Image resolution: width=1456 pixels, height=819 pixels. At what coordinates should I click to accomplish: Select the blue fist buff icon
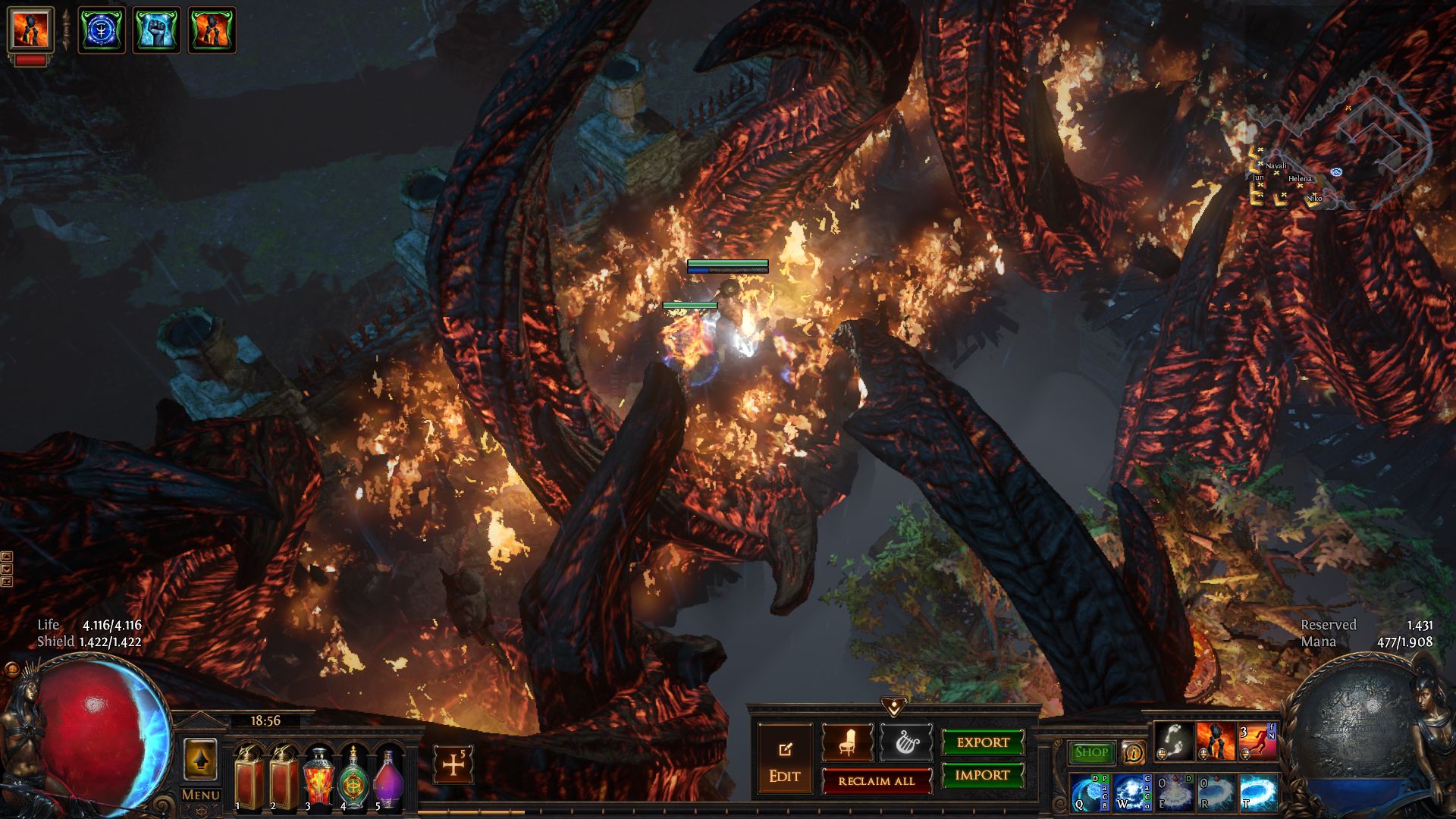157,30
